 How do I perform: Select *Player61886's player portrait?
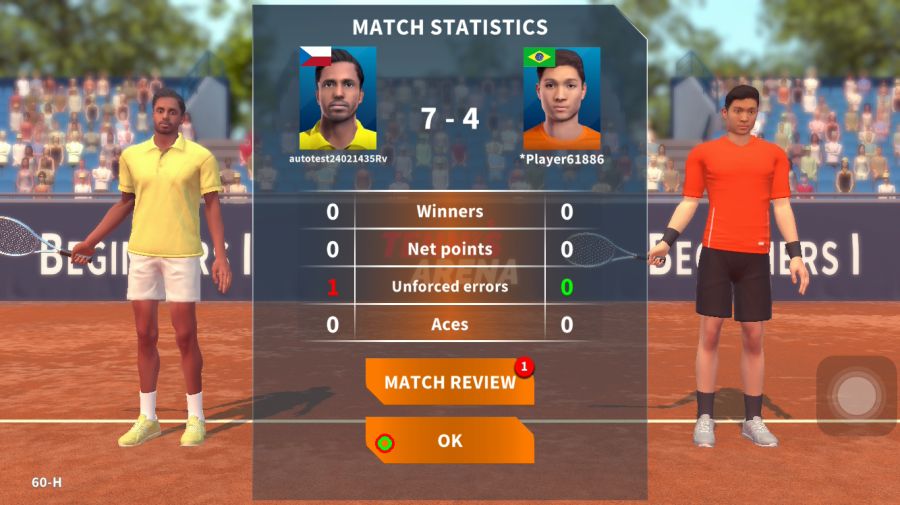[x=561, y=98]
